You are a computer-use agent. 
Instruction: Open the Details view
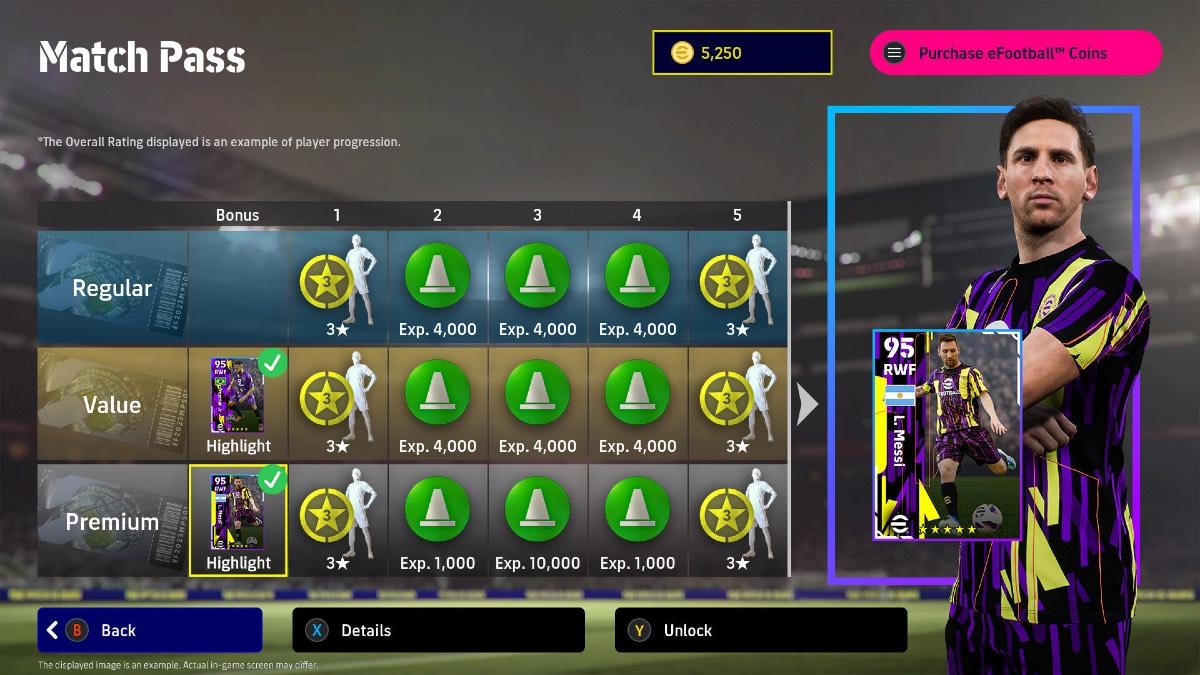[438, 630]
